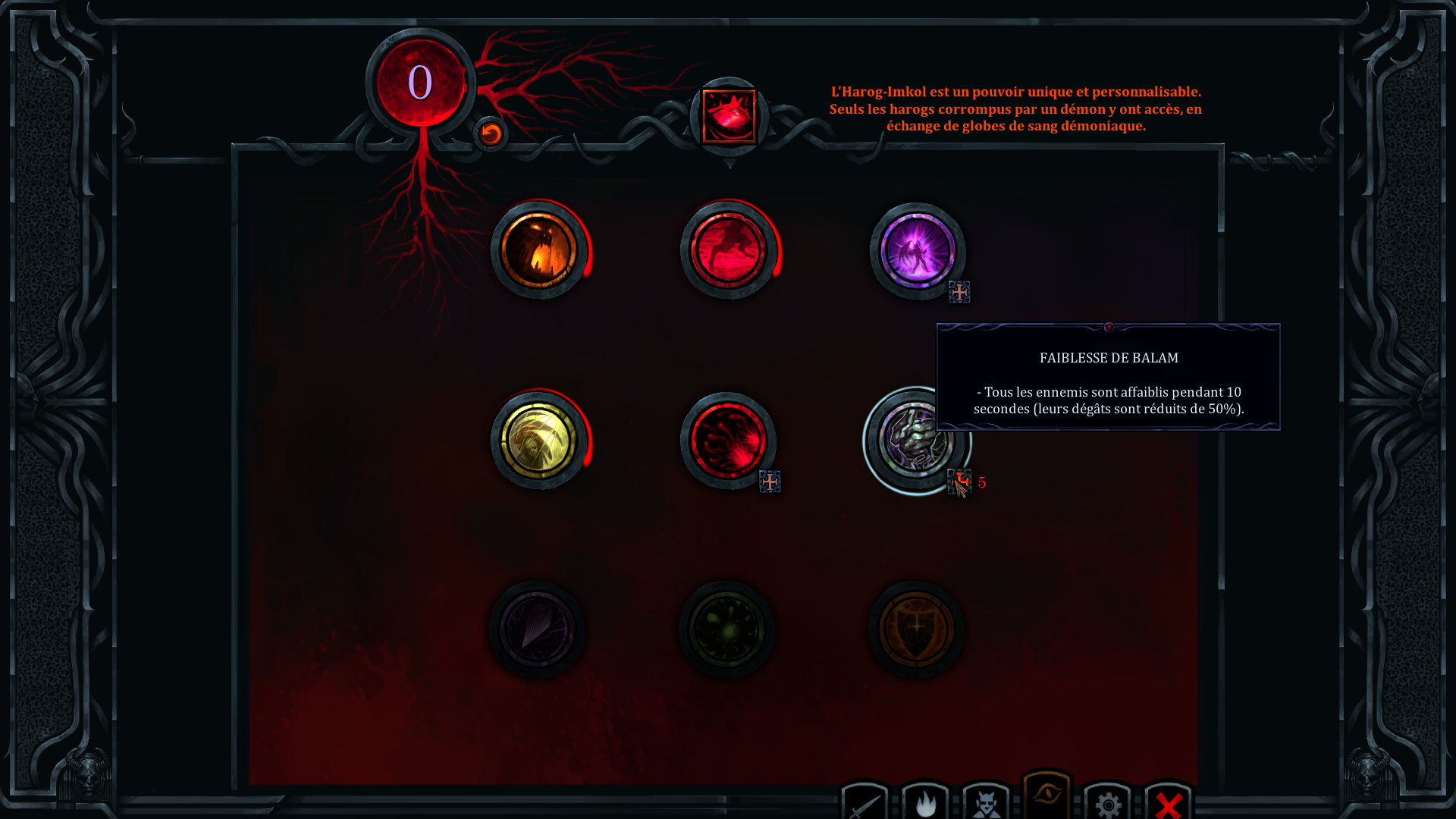Select the yellow cocoon skill node
1456x819 pixels.
pyautogui.click(x=540, y=441)
